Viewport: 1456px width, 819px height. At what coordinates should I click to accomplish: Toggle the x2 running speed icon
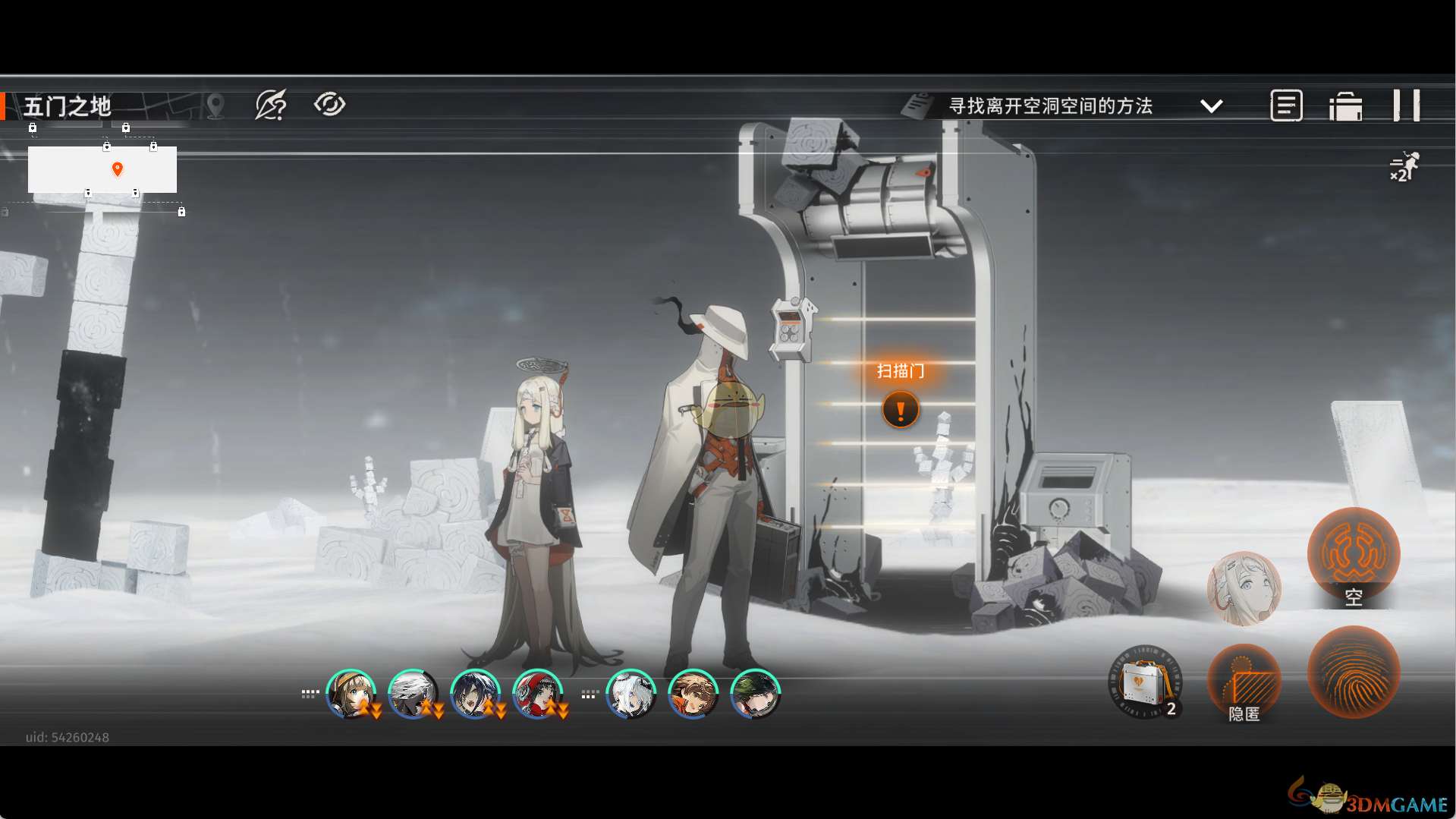(1404, 167)
